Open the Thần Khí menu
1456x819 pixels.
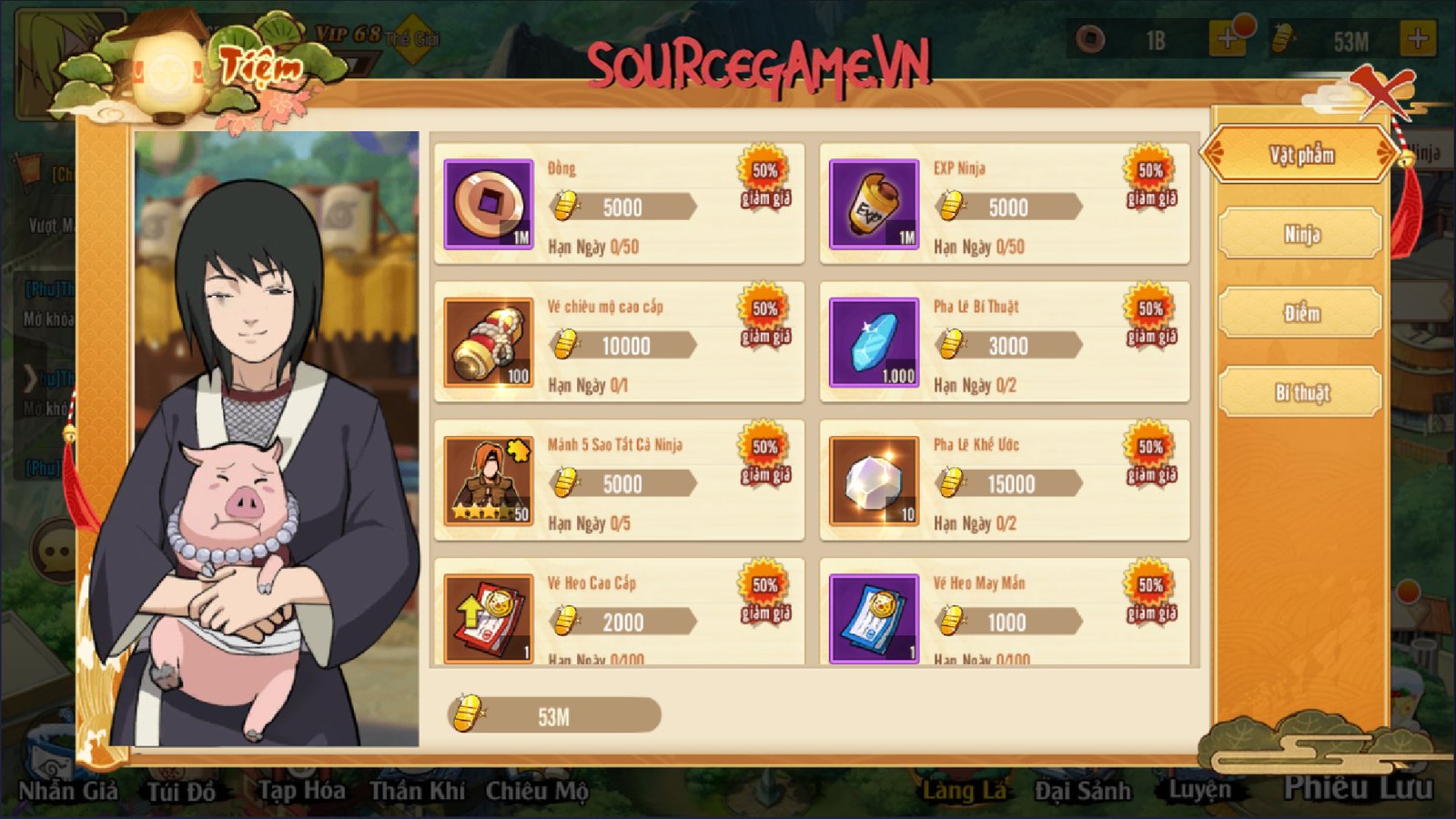pos(417,790)
